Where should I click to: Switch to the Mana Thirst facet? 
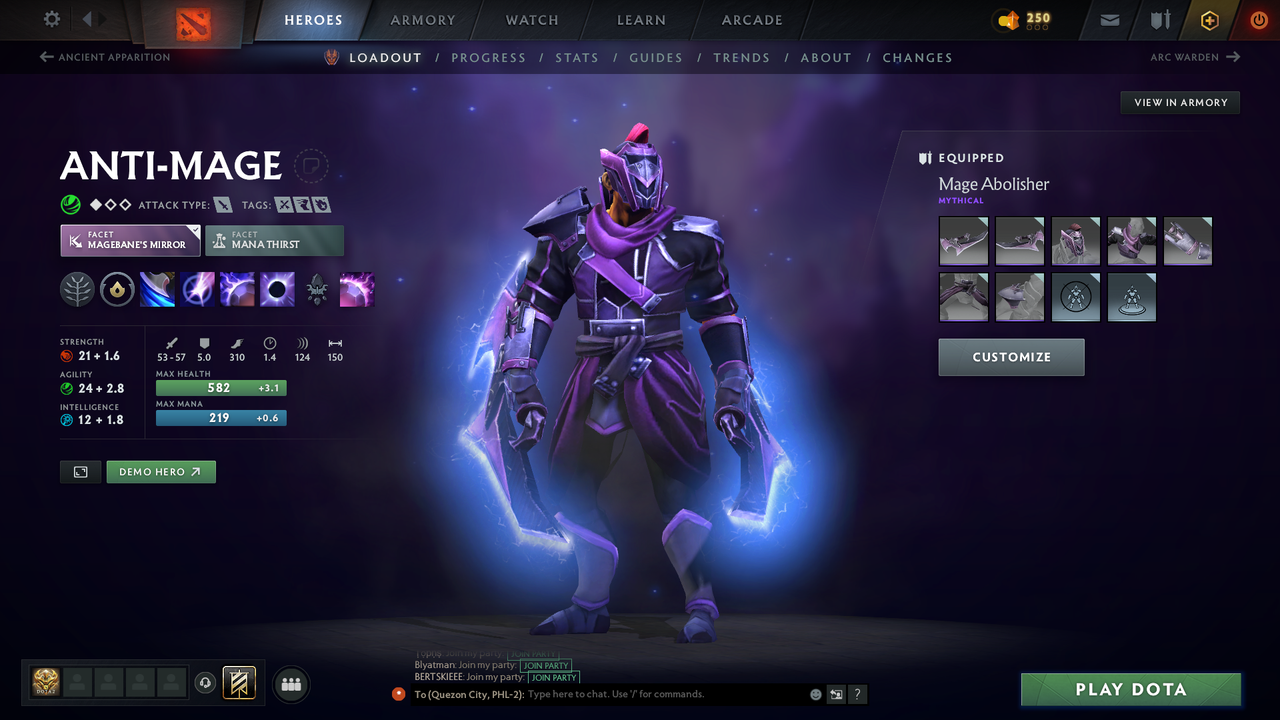pyautogui.click(x=274, y=240)
